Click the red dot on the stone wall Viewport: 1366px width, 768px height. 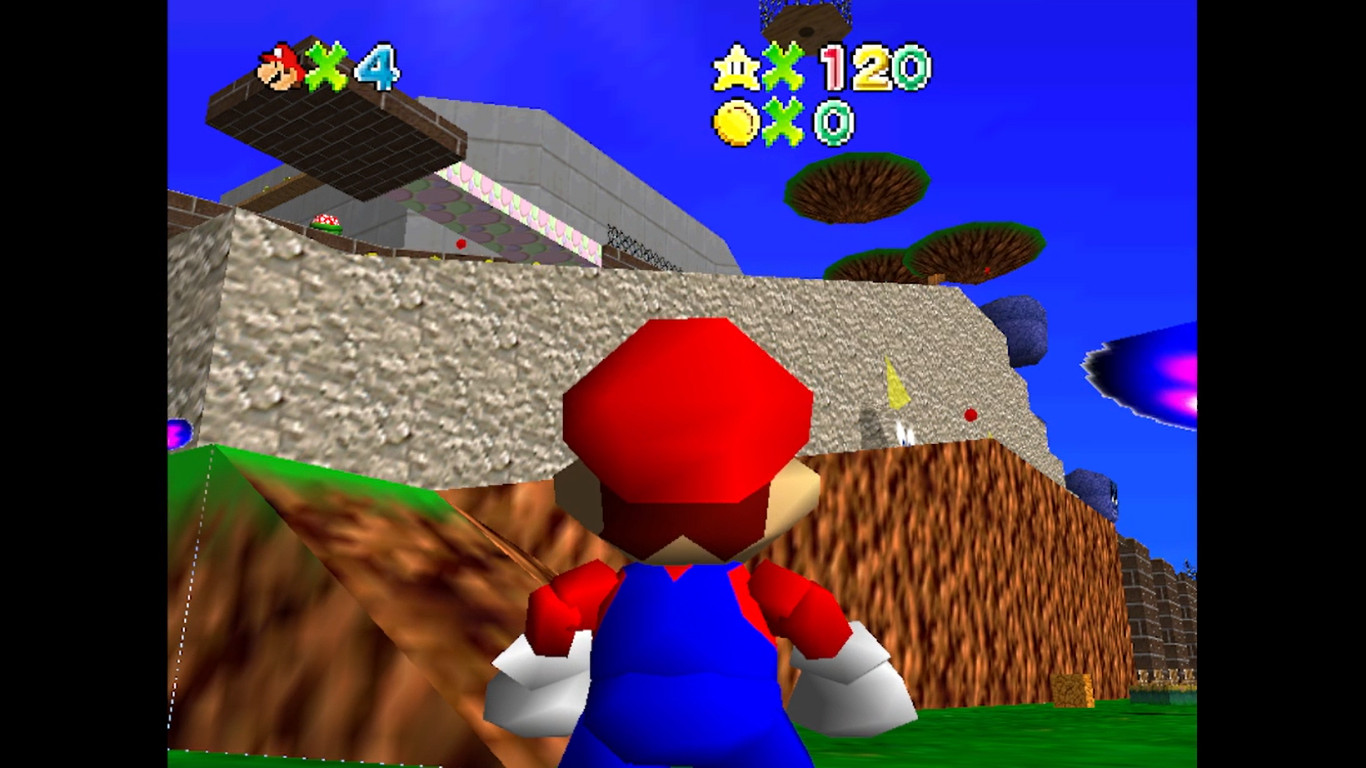(970, 415)
